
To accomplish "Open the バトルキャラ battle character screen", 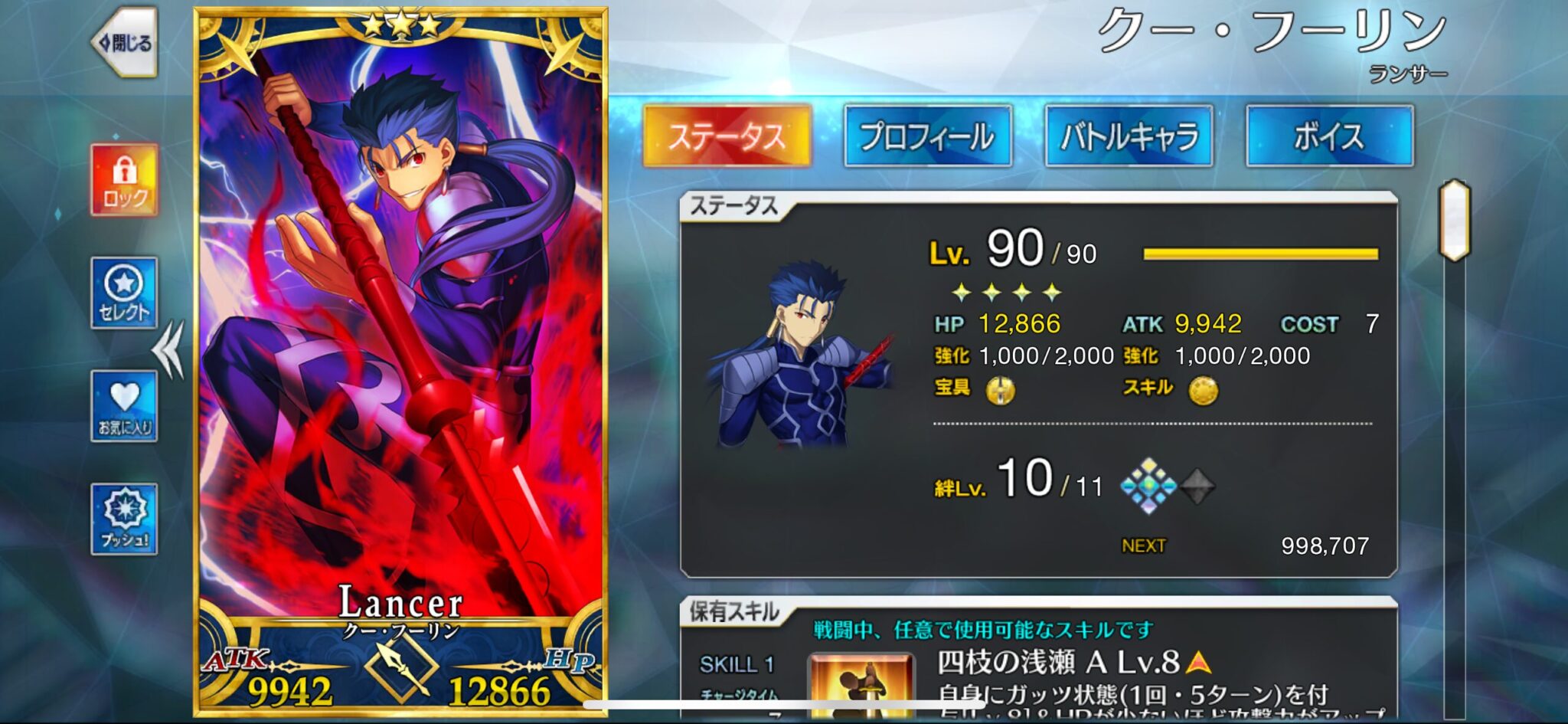I will pyautogui.click(x=1129, y=138).
